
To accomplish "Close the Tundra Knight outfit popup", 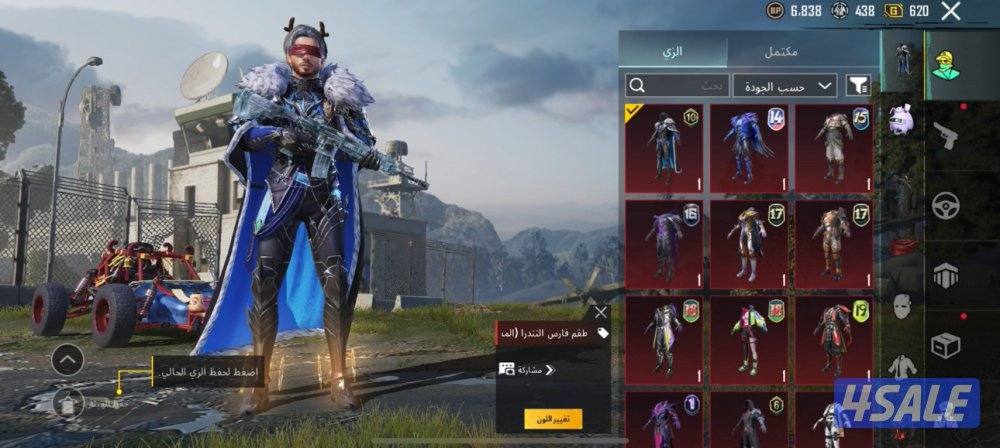I will click(600, 312).
